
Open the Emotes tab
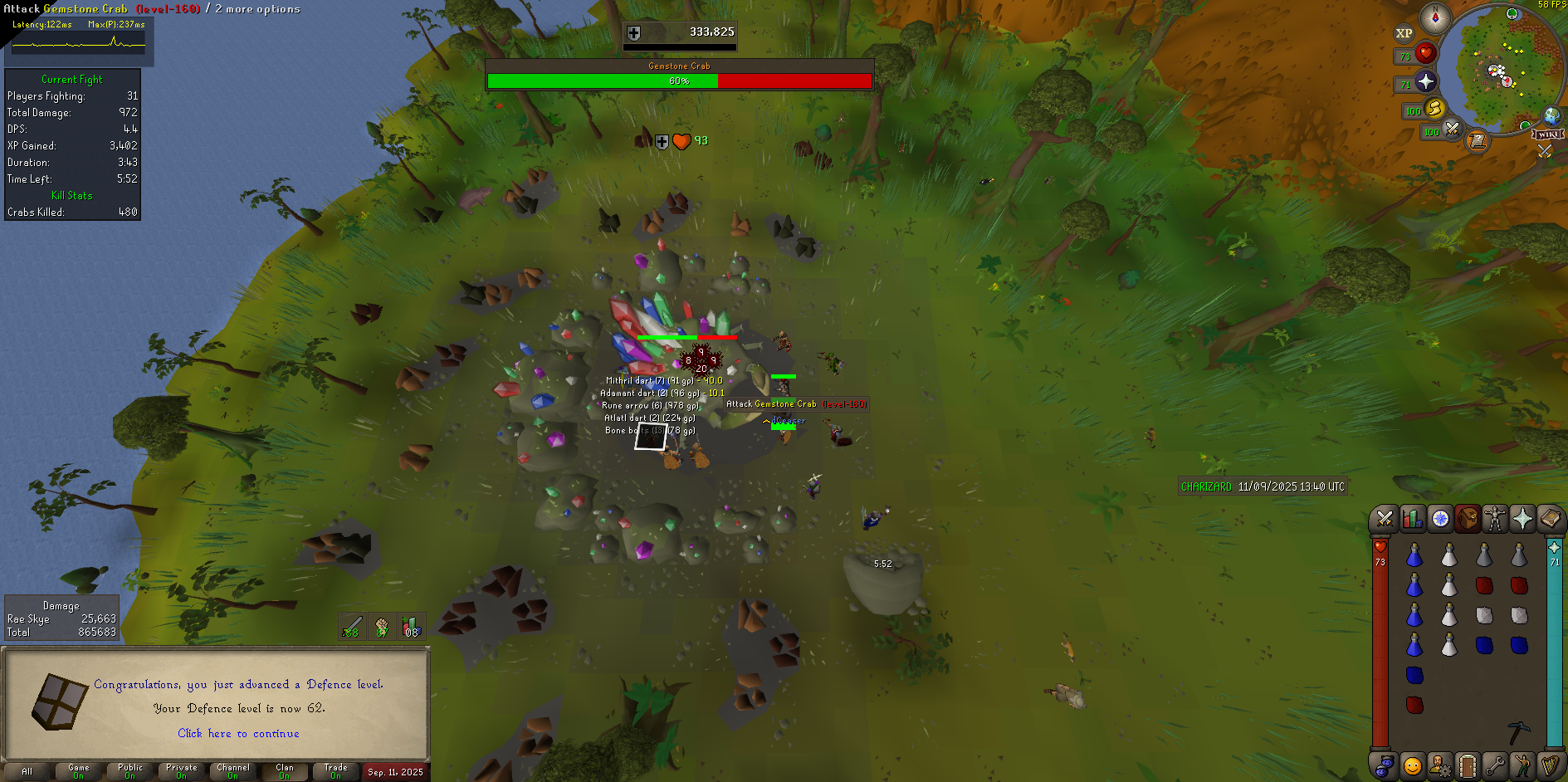1522,765
